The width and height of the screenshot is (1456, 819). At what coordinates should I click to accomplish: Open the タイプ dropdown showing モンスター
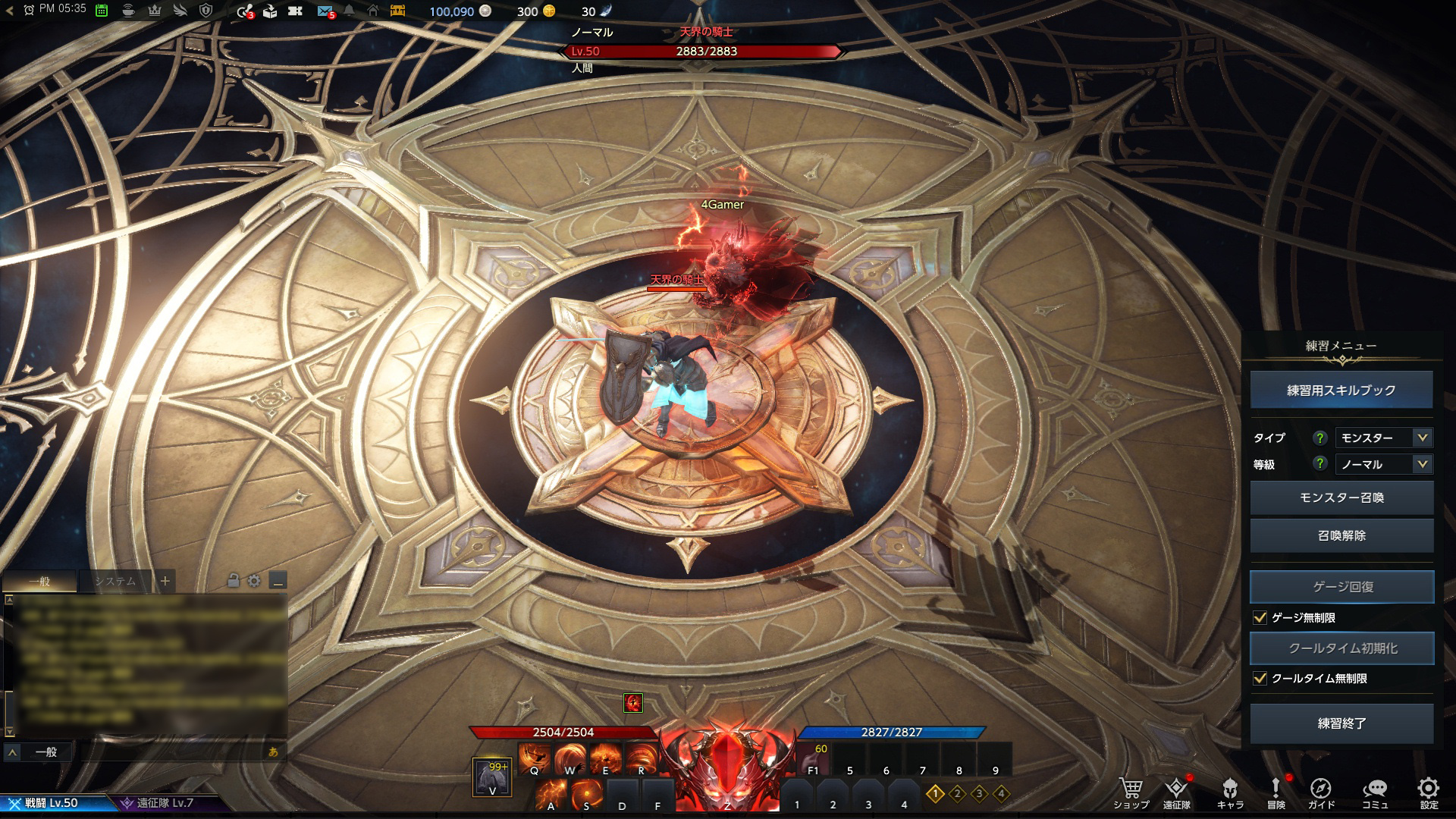(x=1383, y=438)
